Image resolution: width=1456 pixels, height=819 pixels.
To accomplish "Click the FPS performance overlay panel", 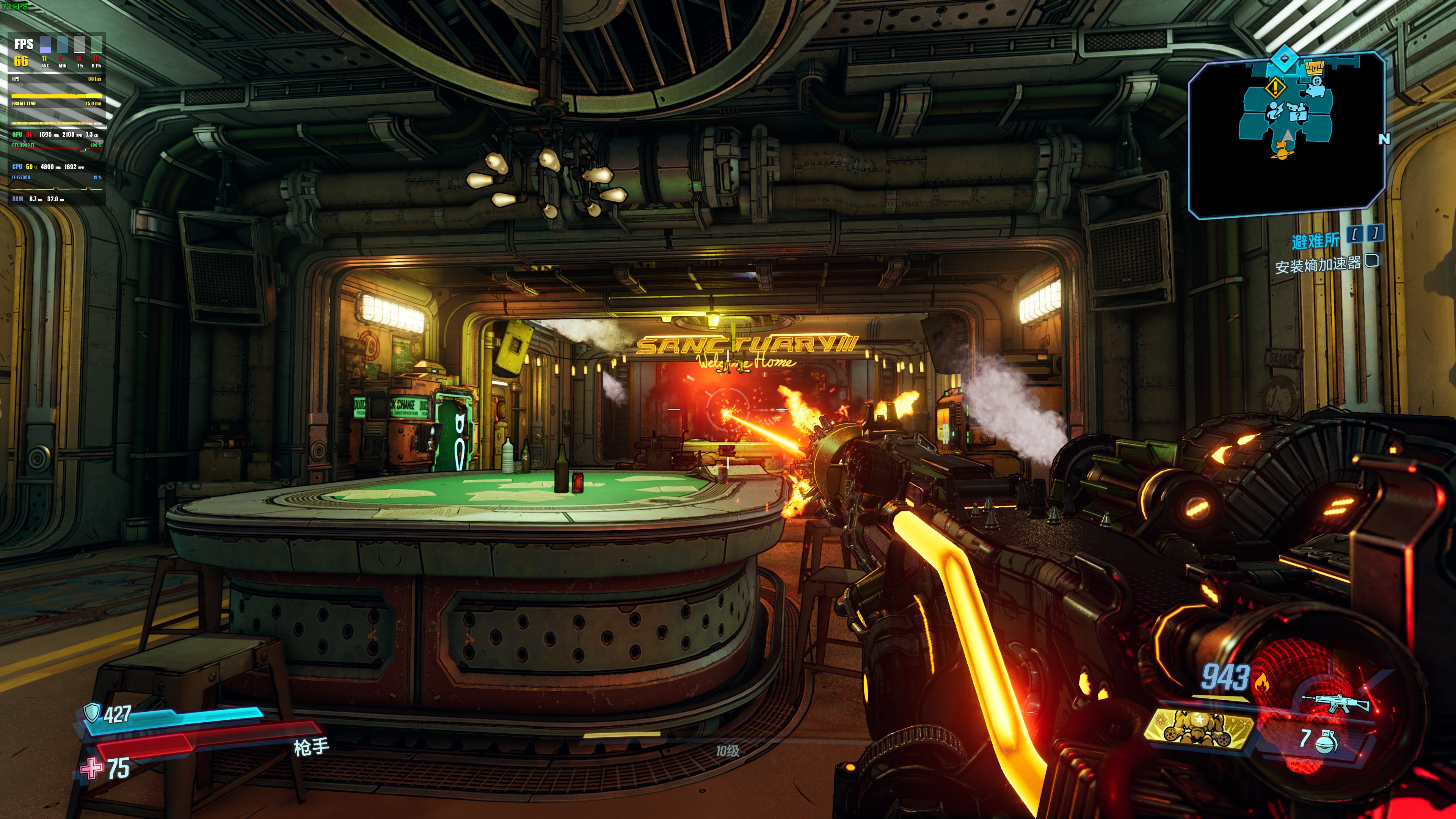I will click(x=57, y=119).
